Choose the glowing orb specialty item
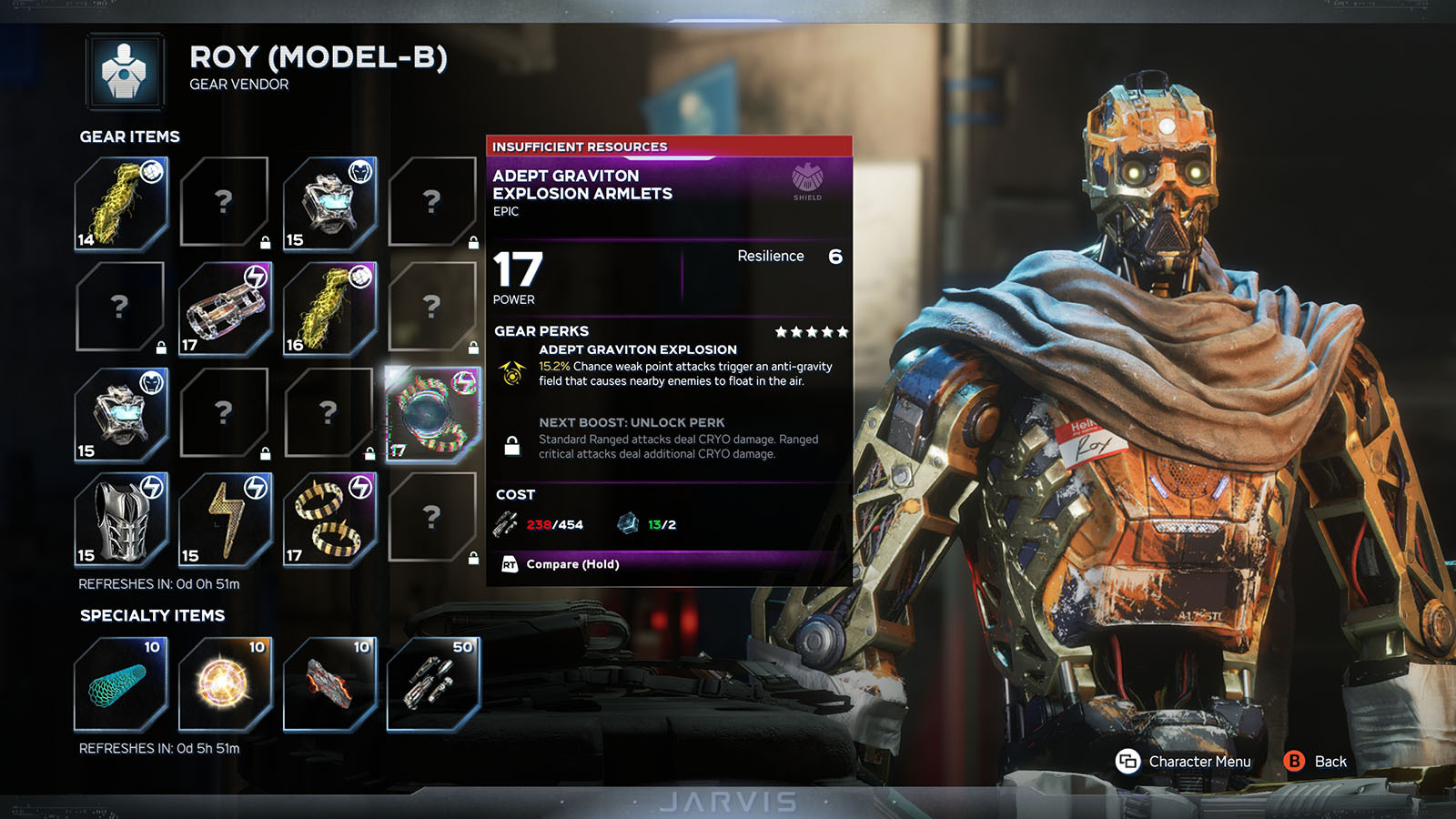1456x819 pixels. click(x=225, y=684)
